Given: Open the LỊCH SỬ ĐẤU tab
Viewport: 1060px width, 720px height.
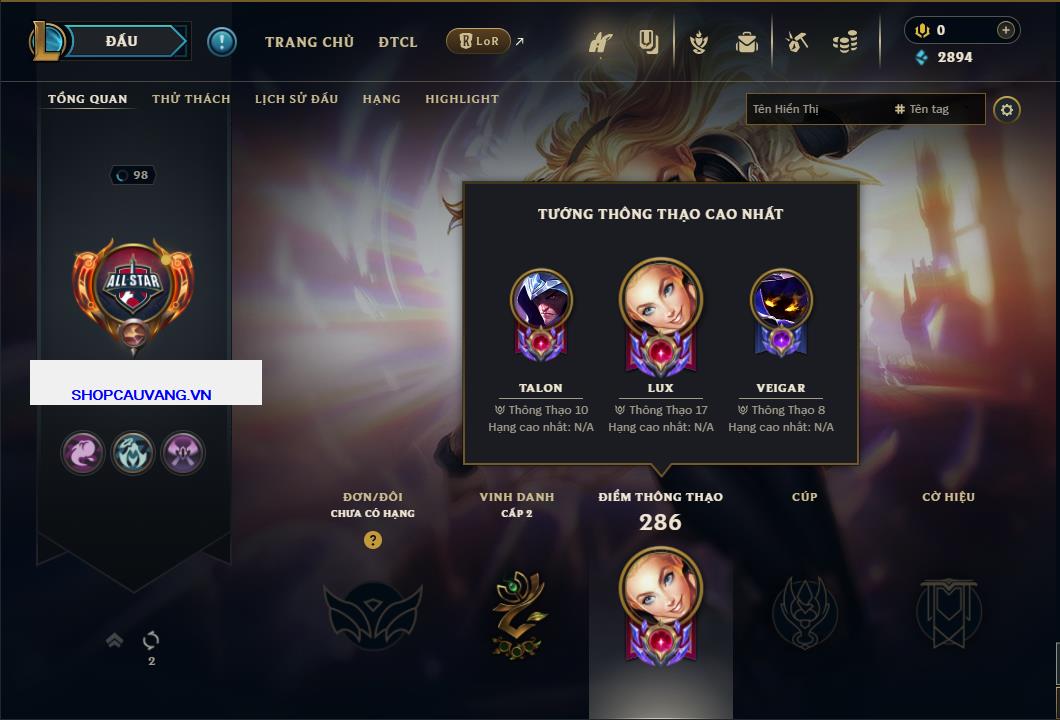Looking at the screenshot, I should 296,99.
